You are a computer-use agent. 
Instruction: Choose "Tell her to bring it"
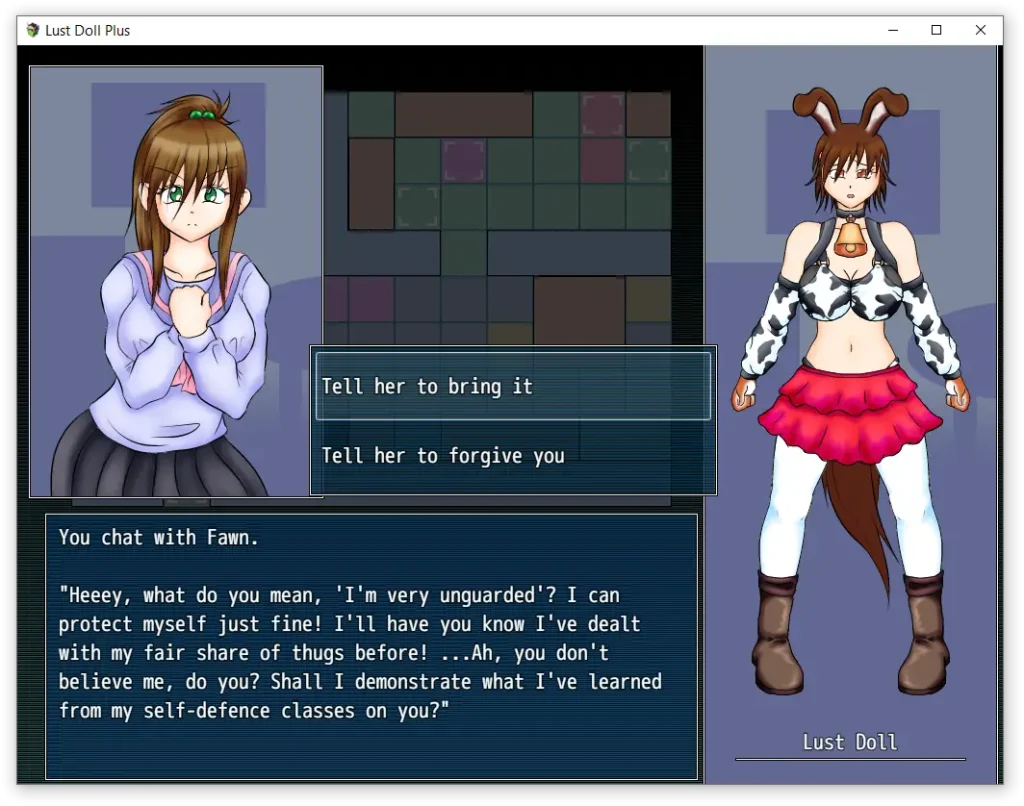[513, 386]
